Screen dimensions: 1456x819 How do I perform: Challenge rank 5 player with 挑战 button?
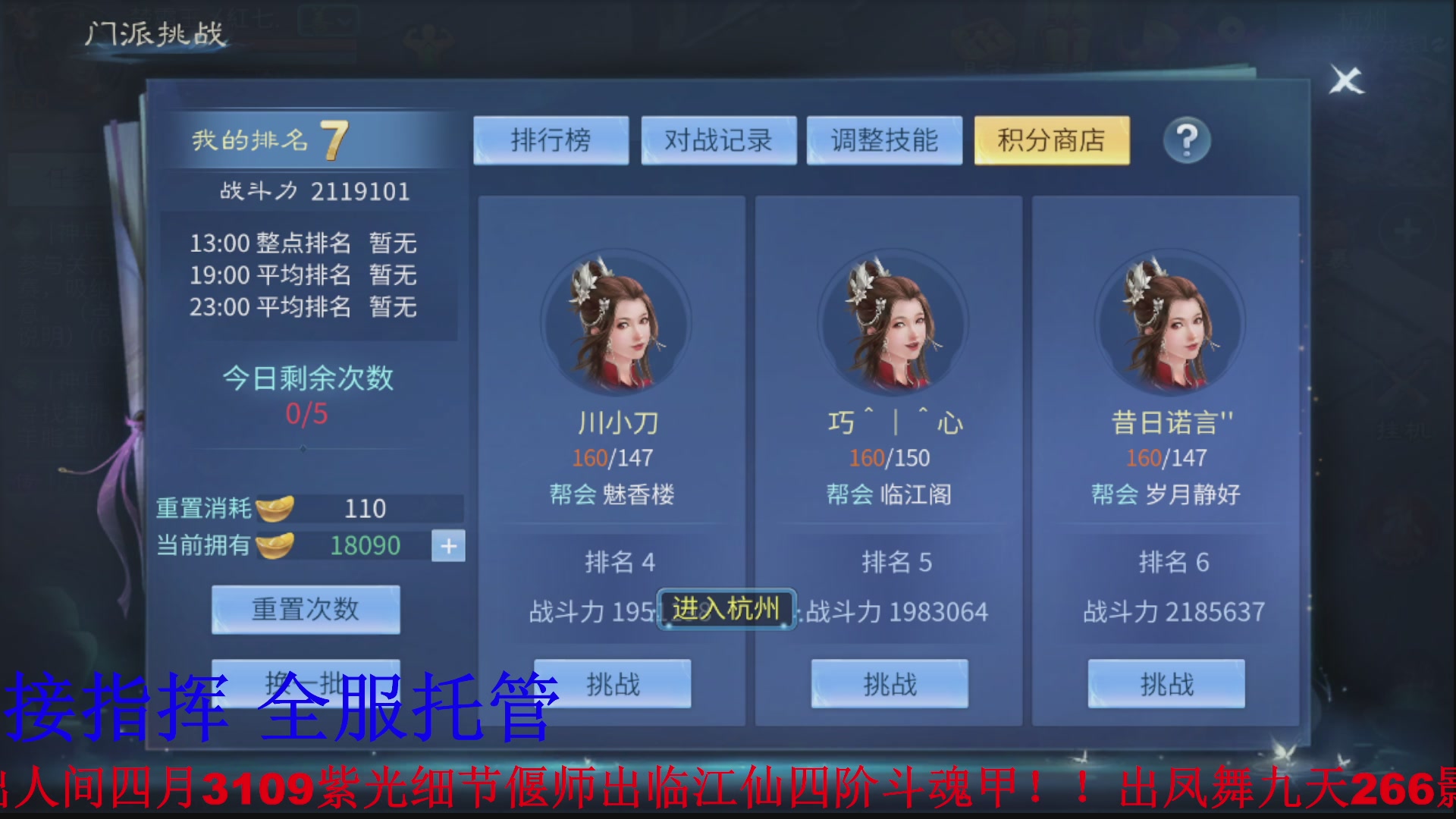coord(890,683)
